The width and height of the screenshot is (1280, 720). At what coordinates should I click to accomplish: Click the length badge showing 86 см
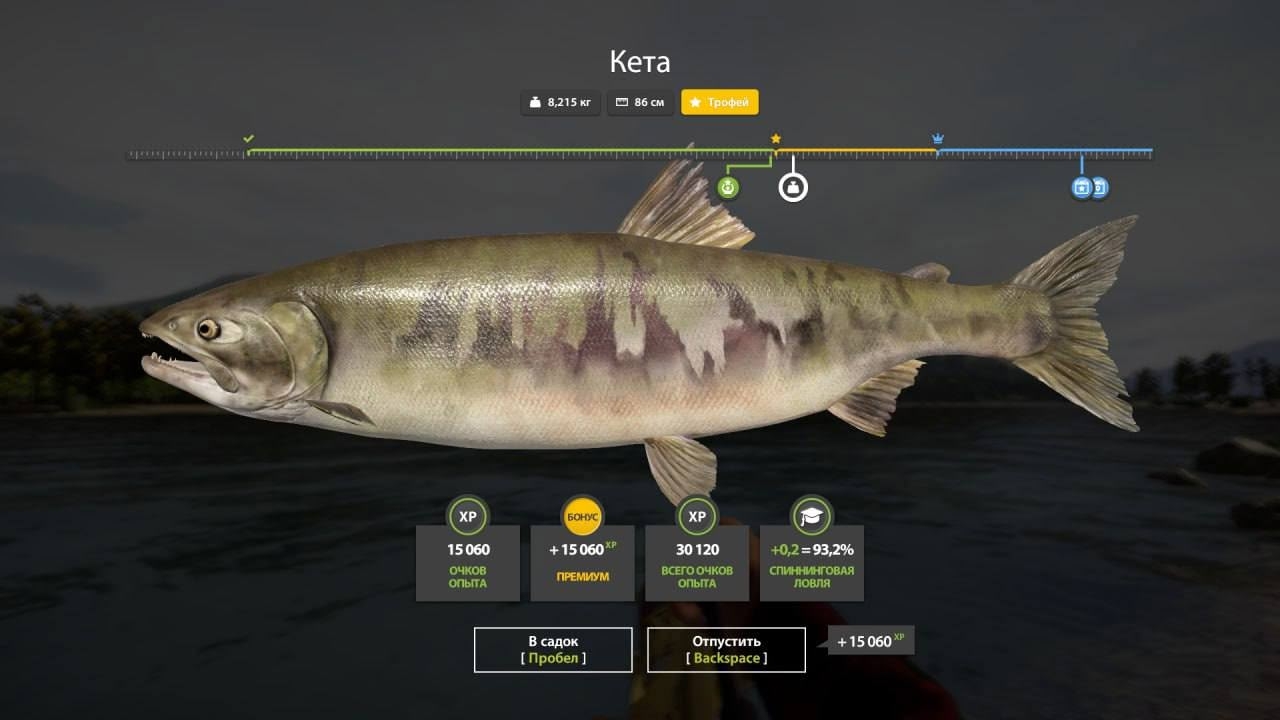(x=640, y=102)
